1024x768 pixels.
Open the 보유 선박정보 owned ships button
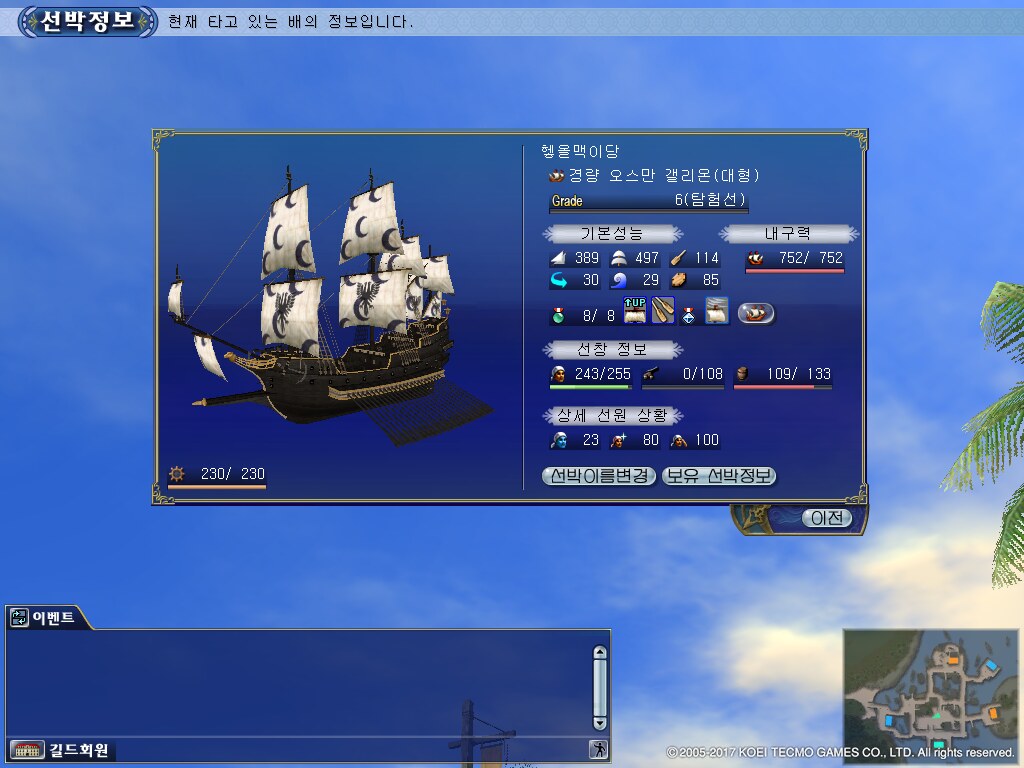(719, 476)
